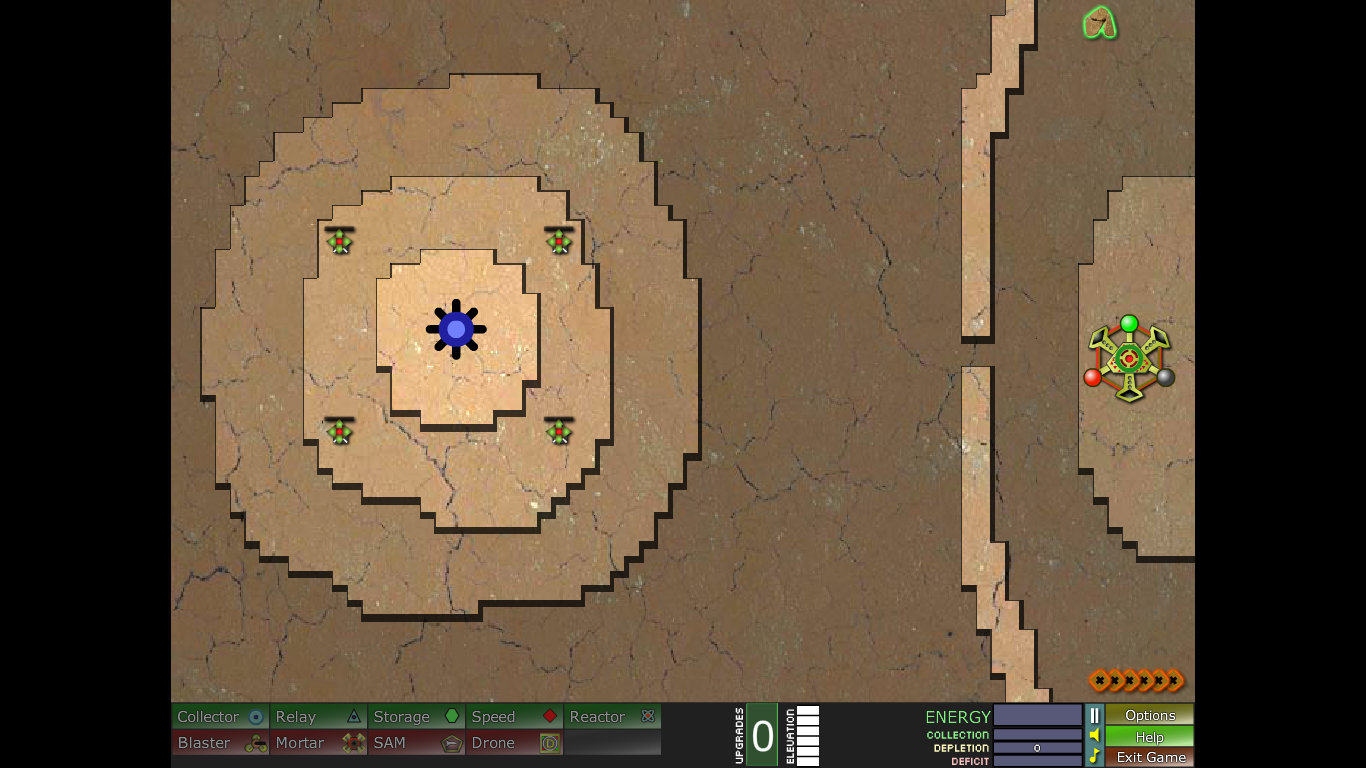This screenshot has width=1366, height=768.
Task: Choose the Mortar weapon
Action: point(318,743)
